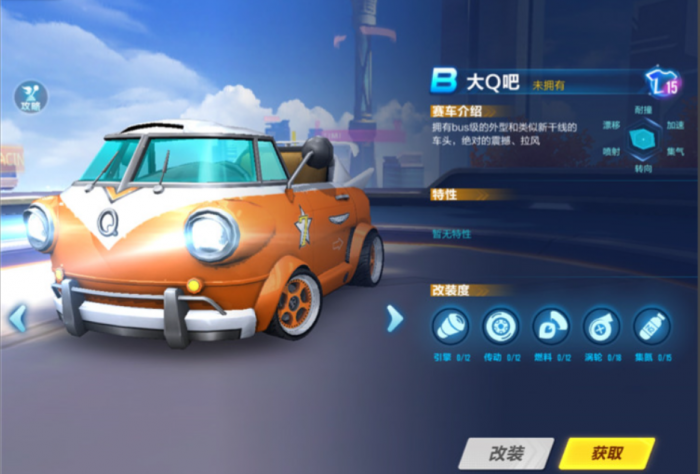Click the 改装 modify button
Screen dimensions: 700x474
(x=506, y=452)
